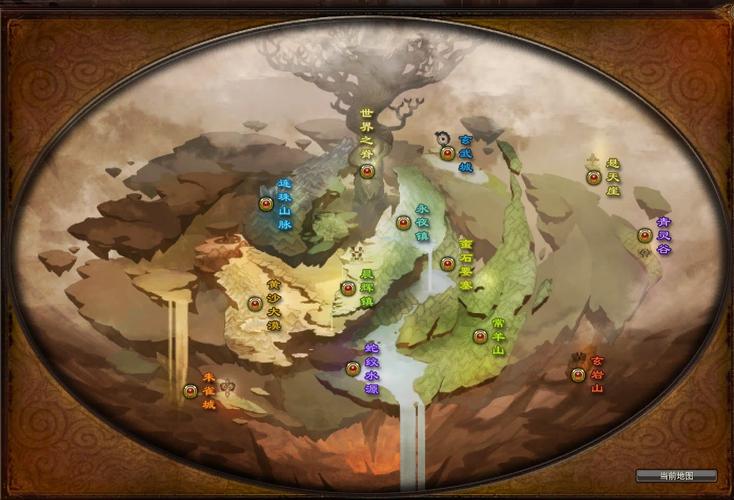The image size is (734, 500).
Task: Select the 连珠山脉 location marker
Action: coord(266,204)
